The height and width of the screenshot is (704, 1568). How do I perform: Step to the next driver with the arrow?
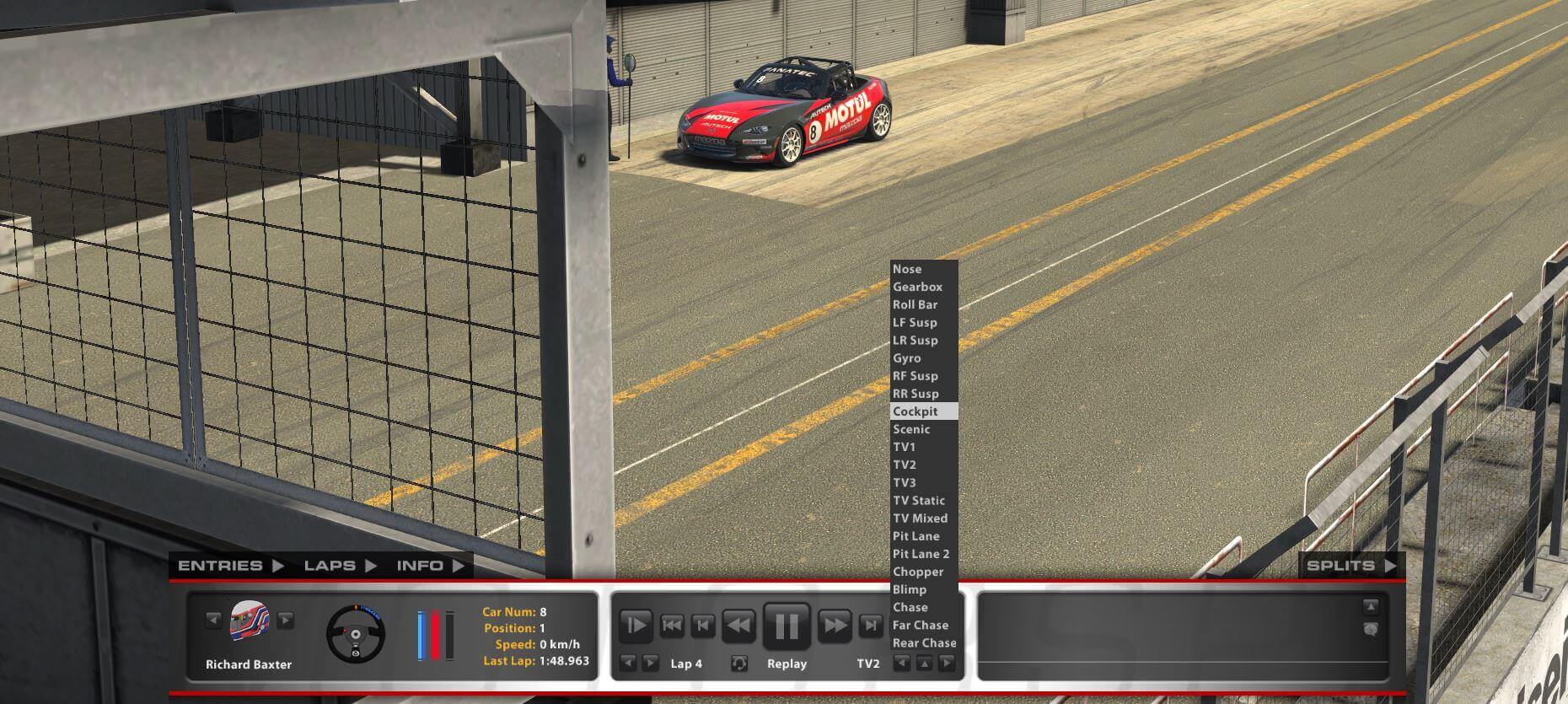click(x=287, y=621)
